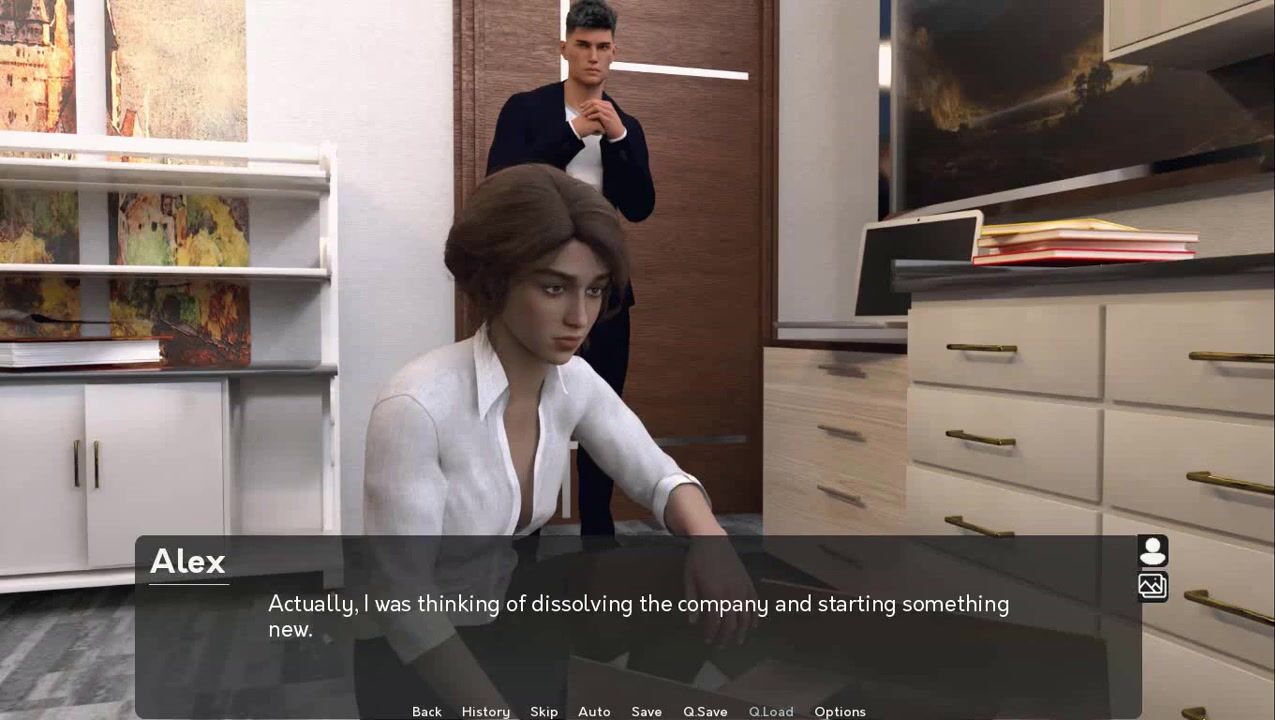Open the Save game screen

tap(646, 712)
